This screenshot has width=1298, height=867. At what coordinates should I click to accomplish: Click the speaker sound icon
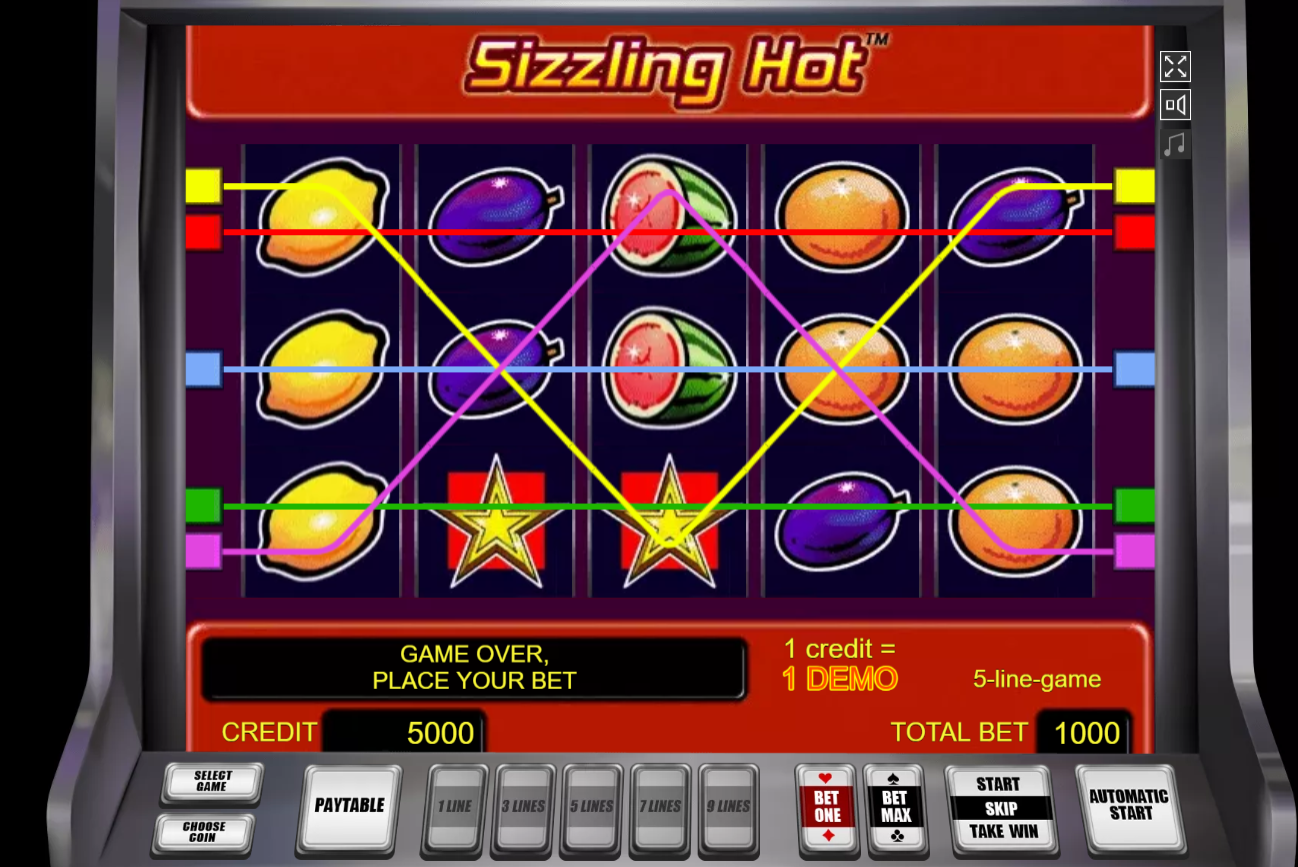click(1176, 104)
